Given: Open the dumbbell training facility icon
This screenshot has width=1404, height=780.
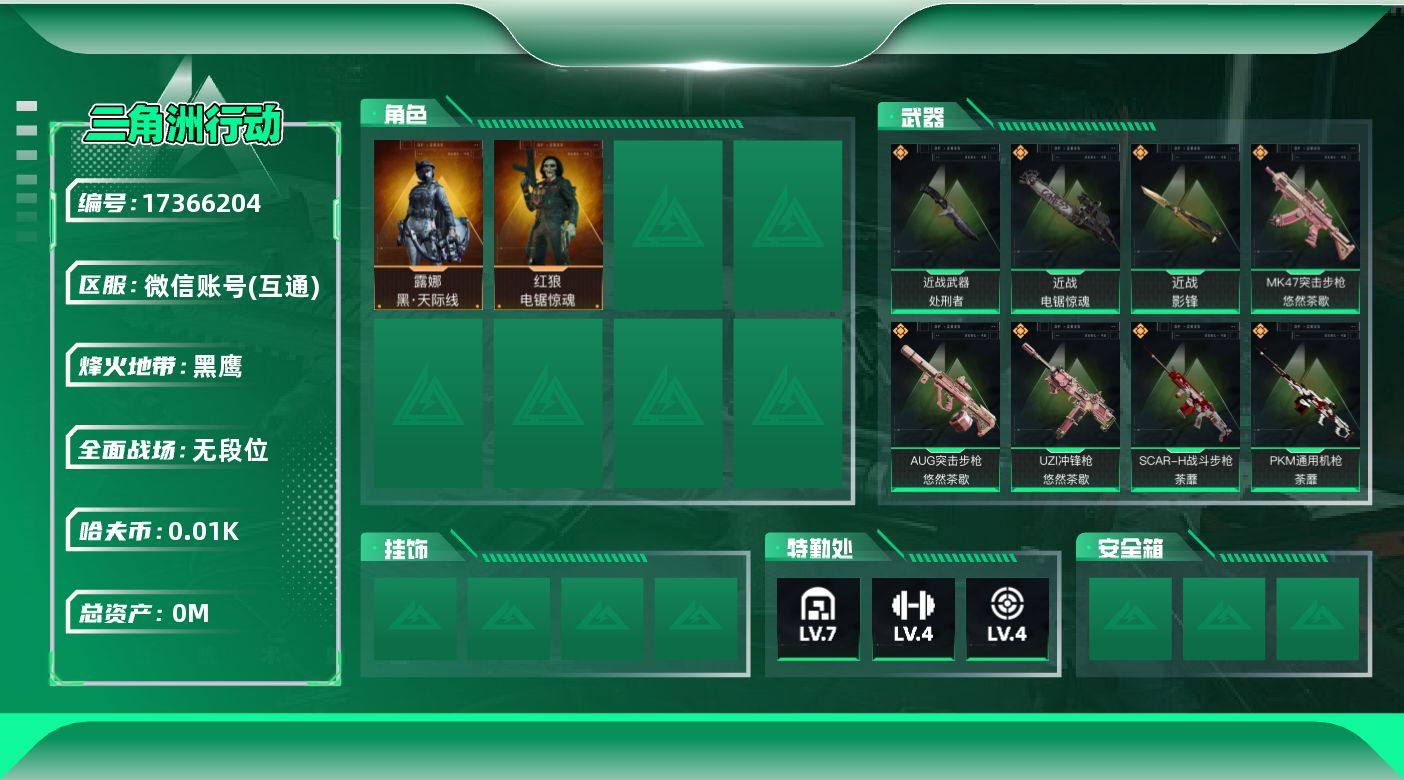Looking at the screenshot, I should pyautogui.click(x=913, y=618).
